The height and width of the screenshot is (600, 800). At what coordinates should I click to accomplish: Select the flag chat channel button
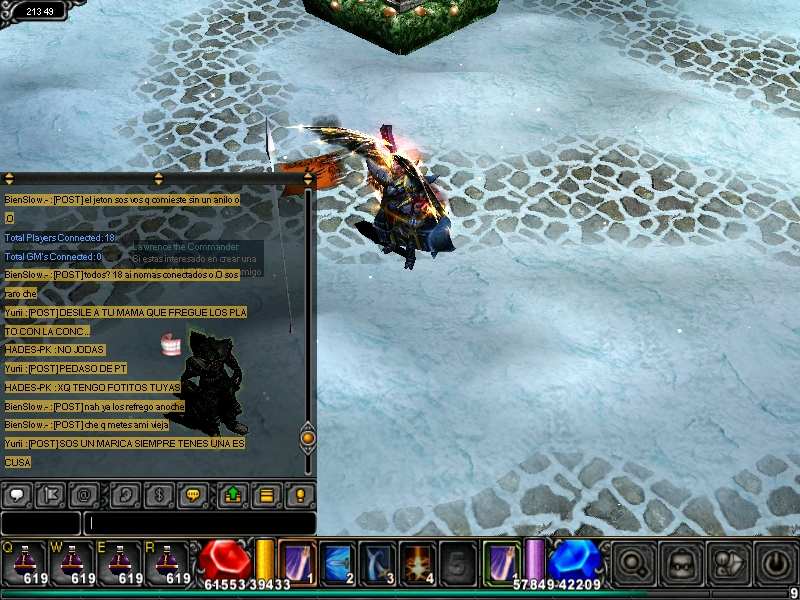[50, 494]
